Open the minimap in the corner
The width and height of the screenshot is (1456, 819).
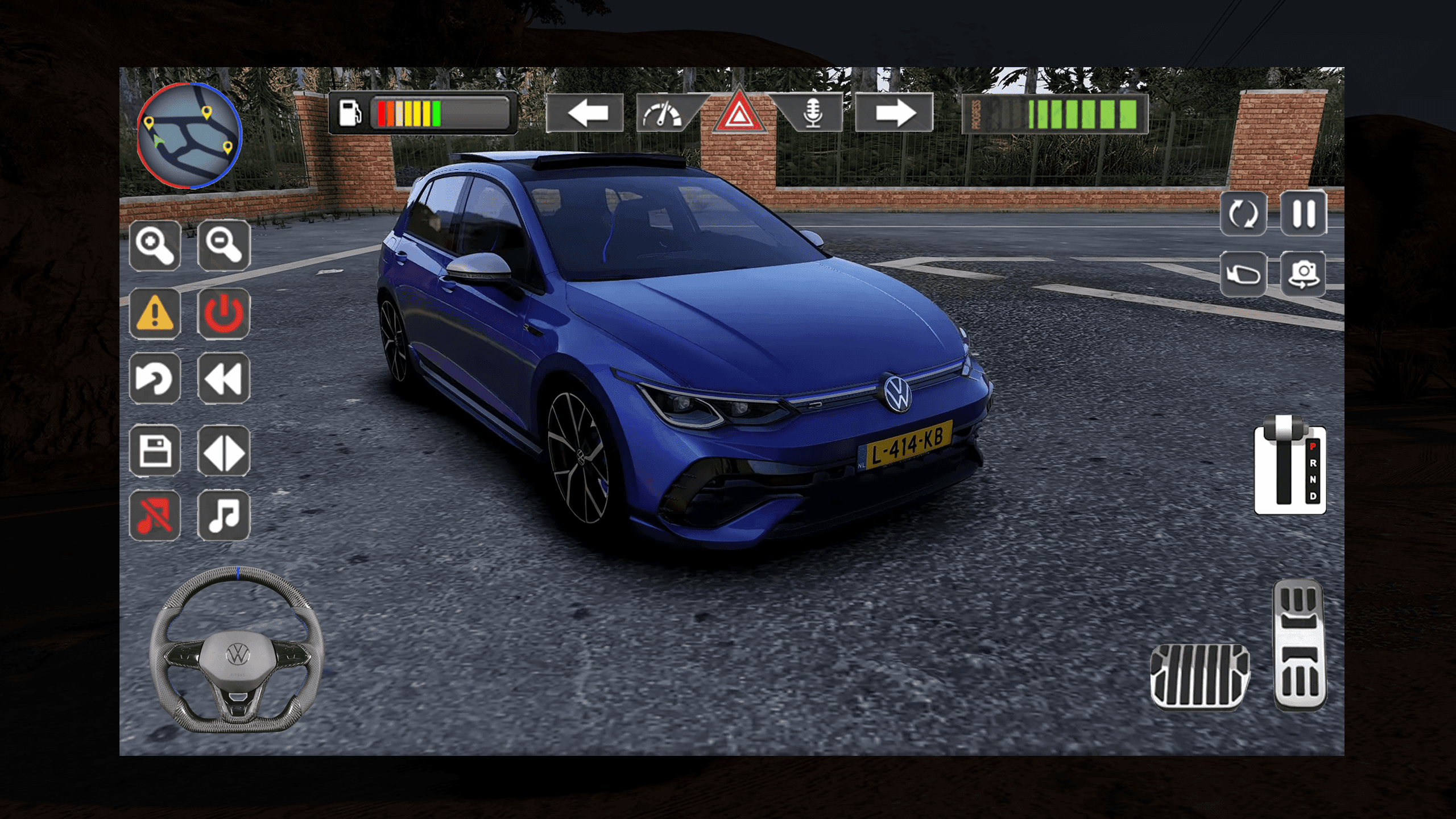pos(189,136)
